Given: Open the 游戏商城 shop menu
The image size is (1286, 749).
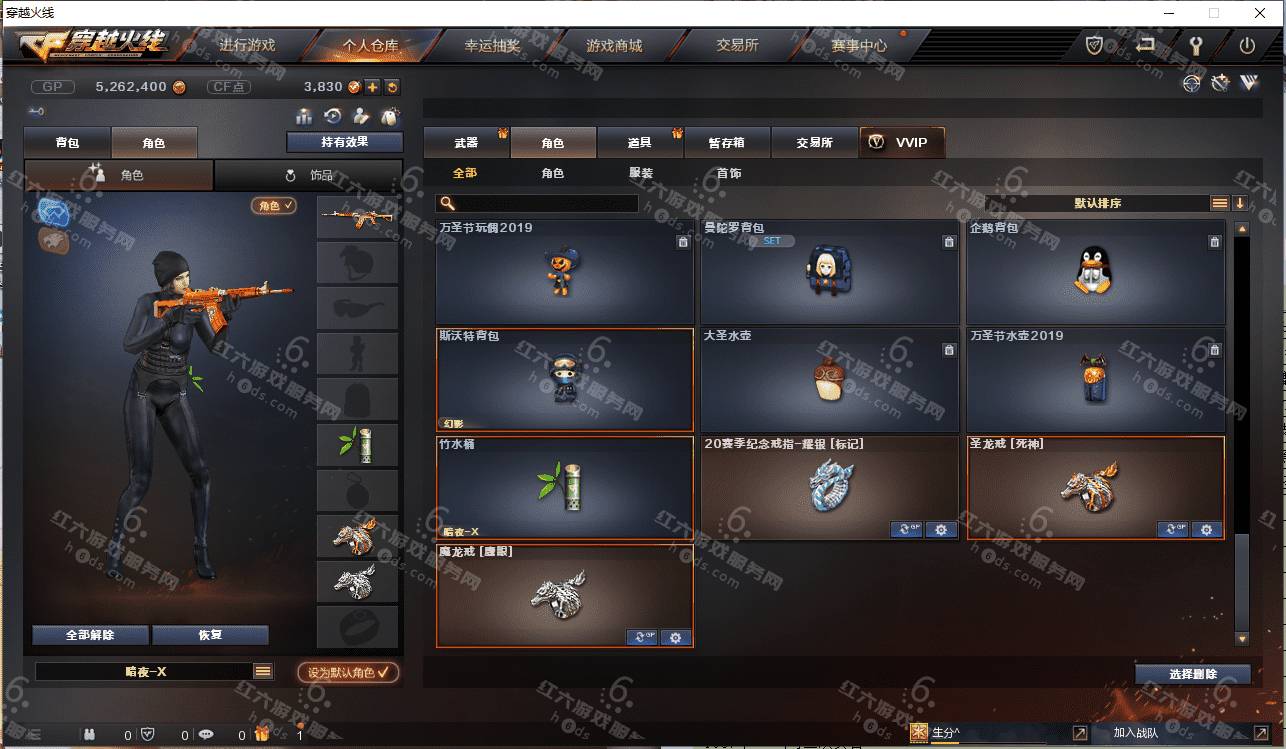Looking at the screenshot, I should (614, 45).
